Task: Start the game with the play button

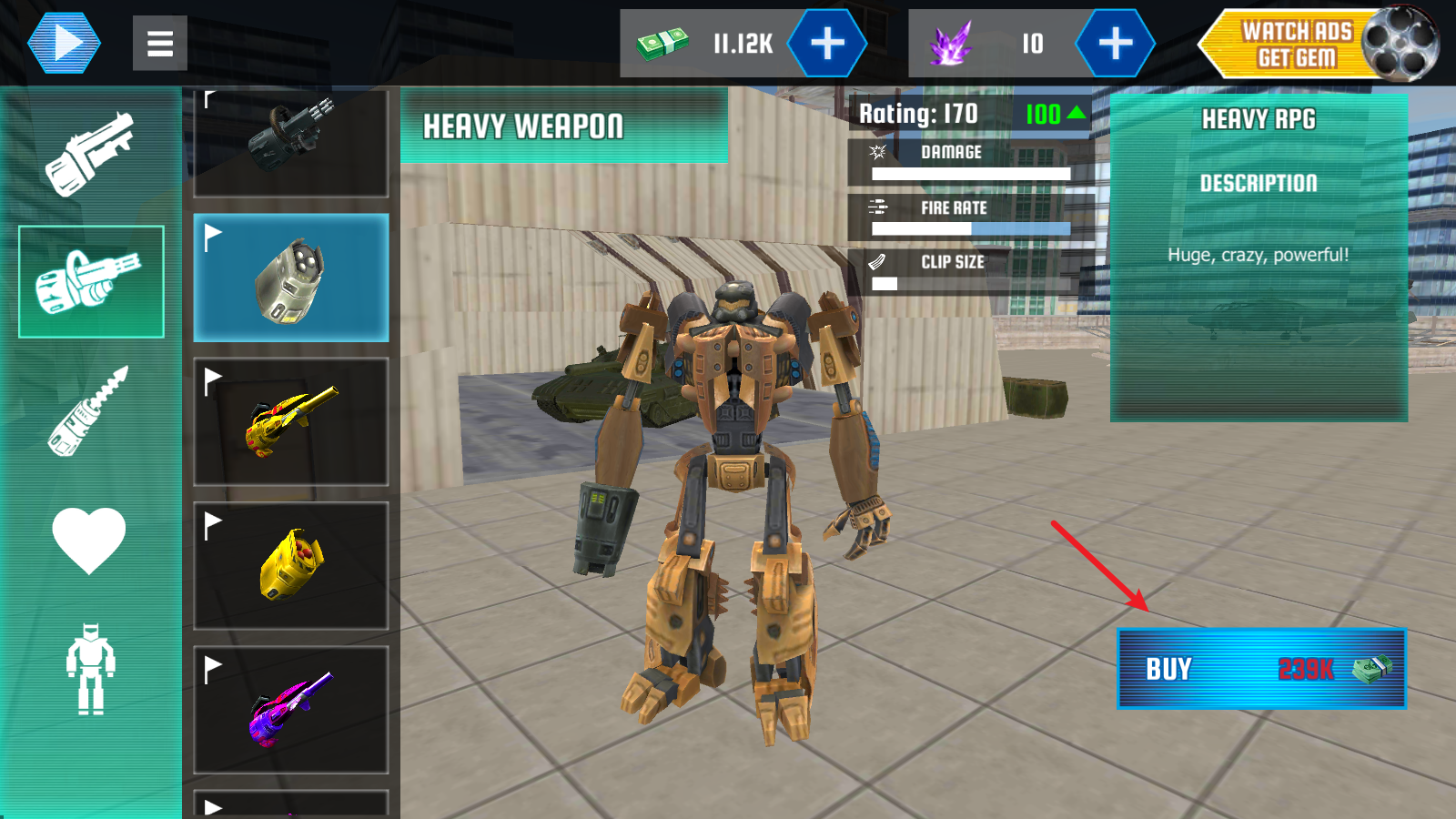Action: 64,43
